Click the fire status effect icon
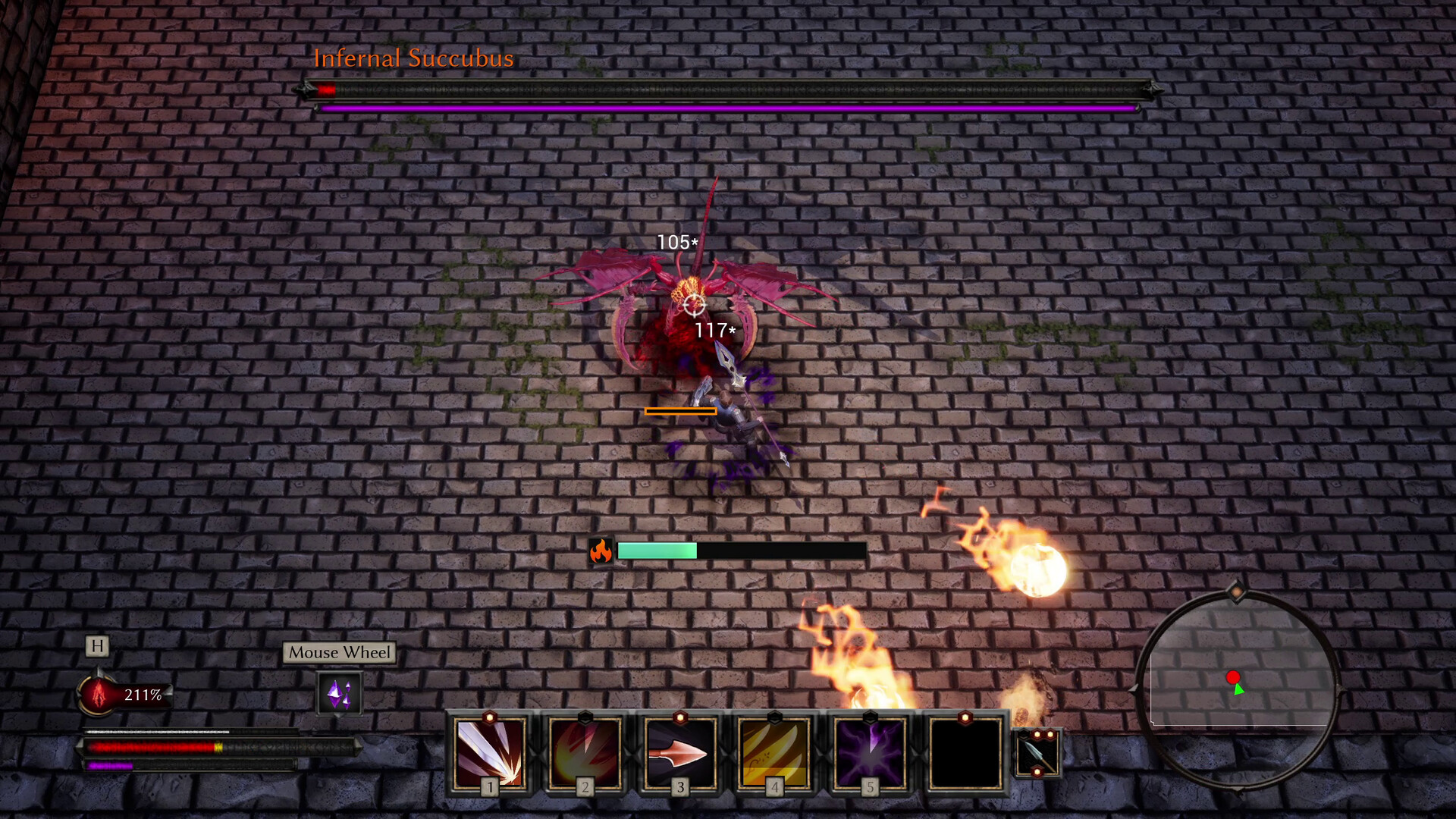 coord(601,551)
